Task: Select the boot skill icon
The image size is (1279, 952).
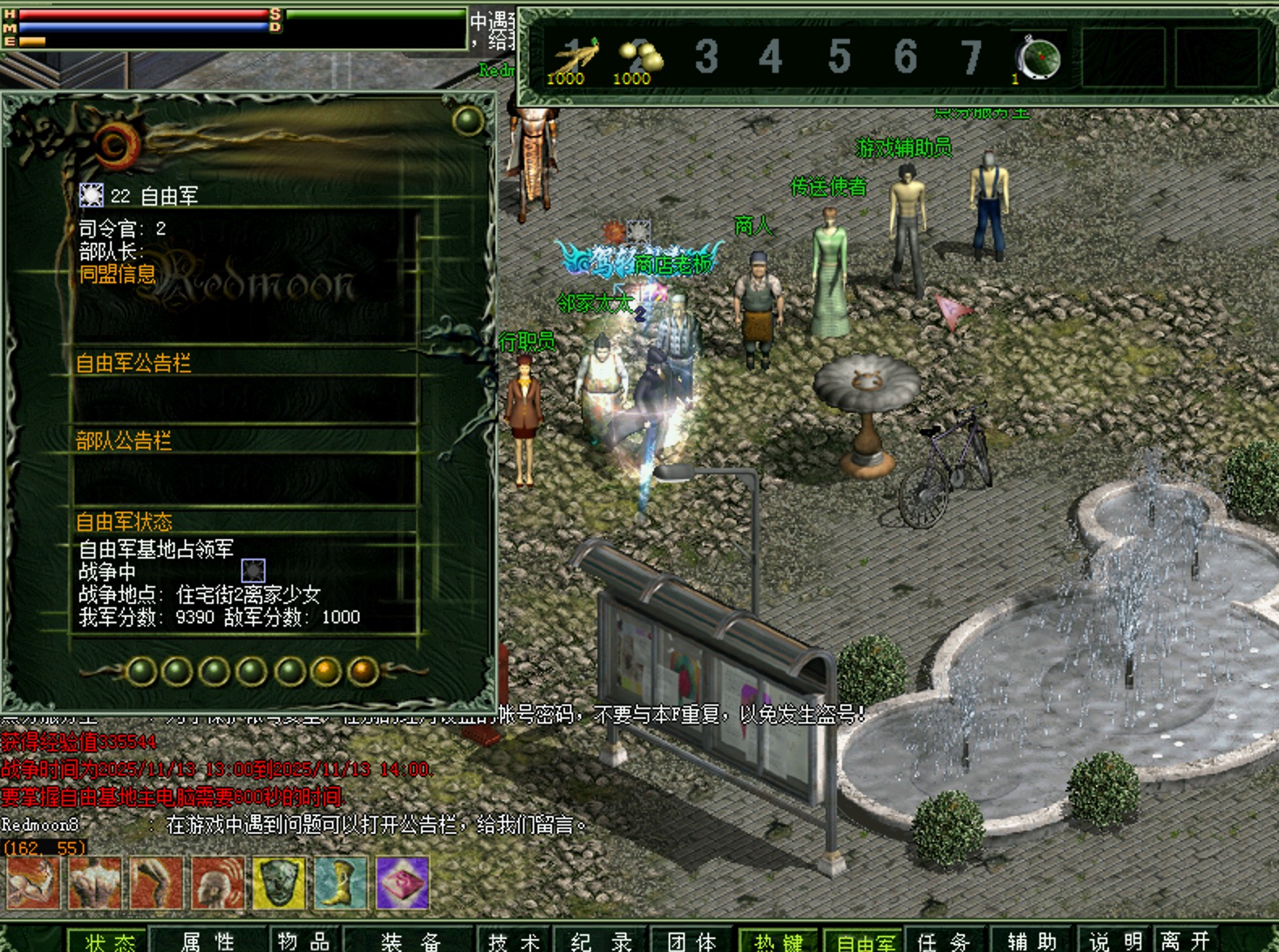Action: tap(341, 882)
